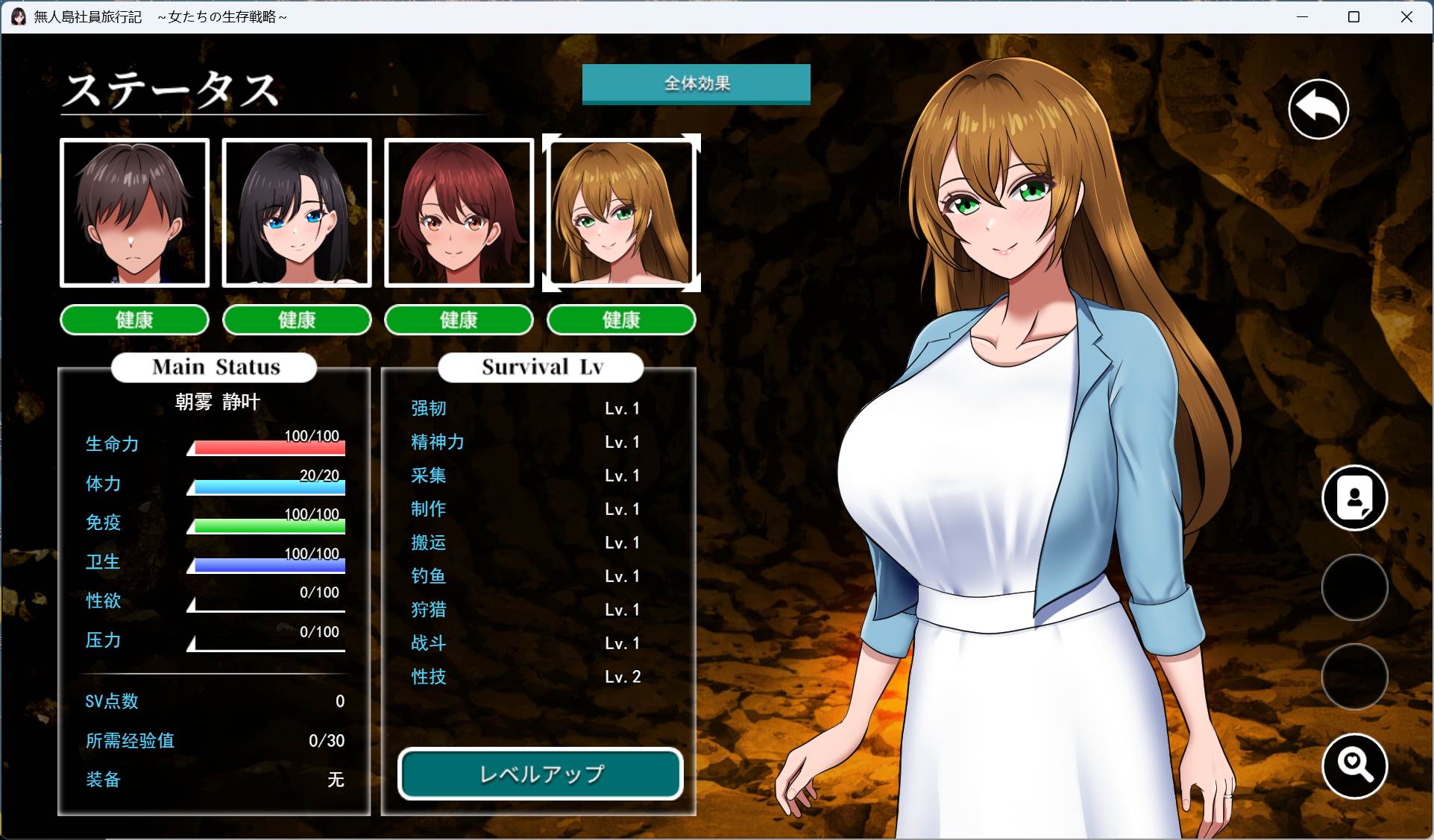The height and width of the screenshot is (840, 1434).
Task: Click the 生命力 health bar
Action: click(266, 447)
